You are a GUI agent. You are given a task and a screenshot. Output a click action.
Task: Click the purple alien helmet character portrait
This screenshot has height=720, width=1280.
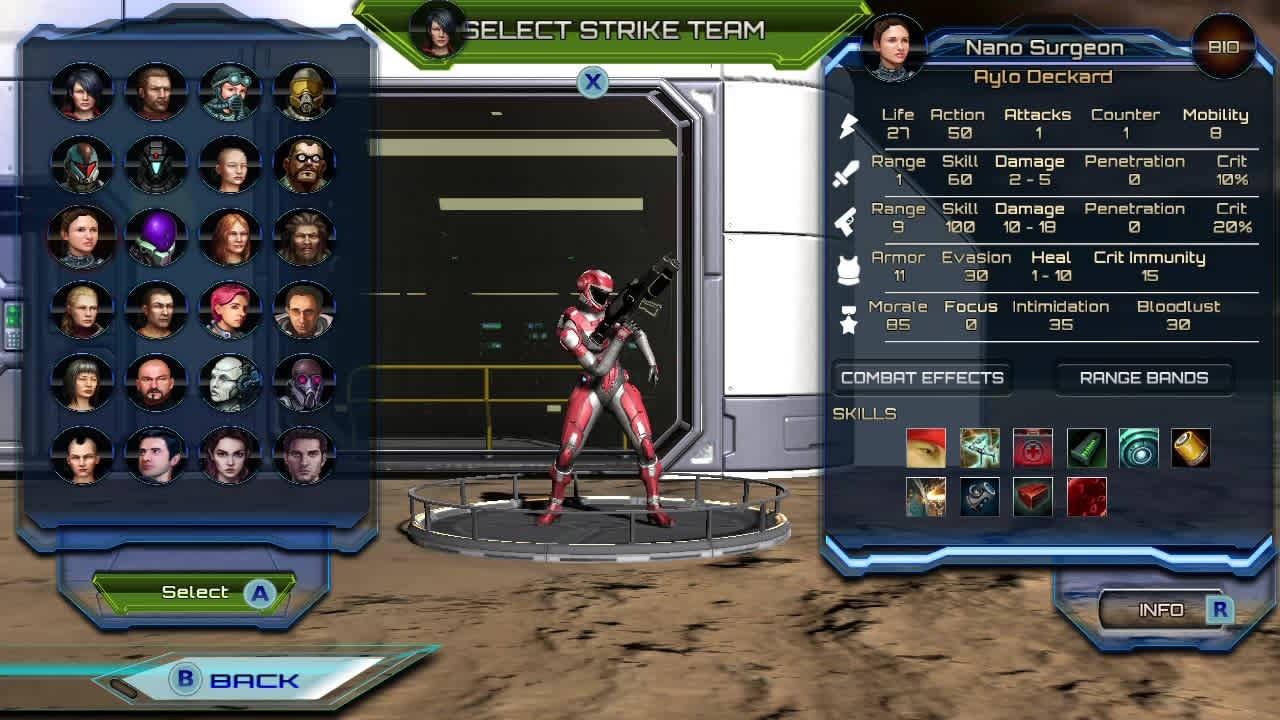click(156, 237)
